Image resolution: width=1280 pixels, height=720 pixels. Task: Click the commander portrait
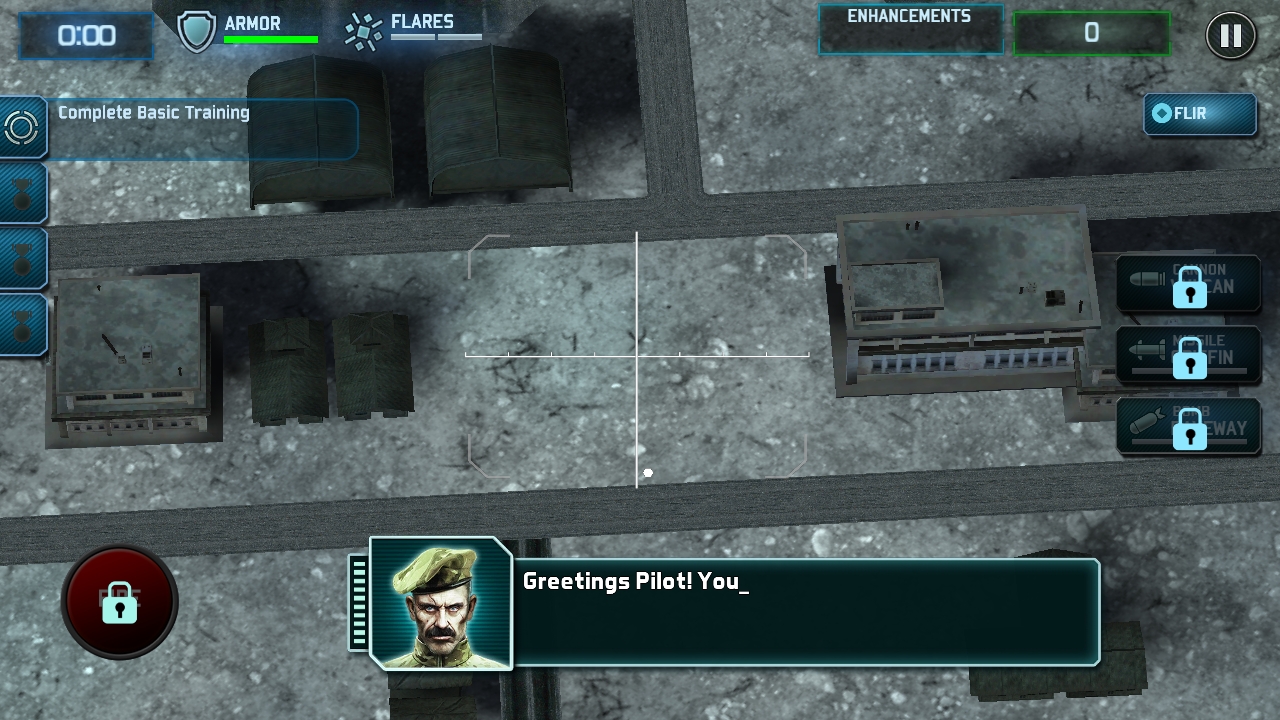[440, 603]
